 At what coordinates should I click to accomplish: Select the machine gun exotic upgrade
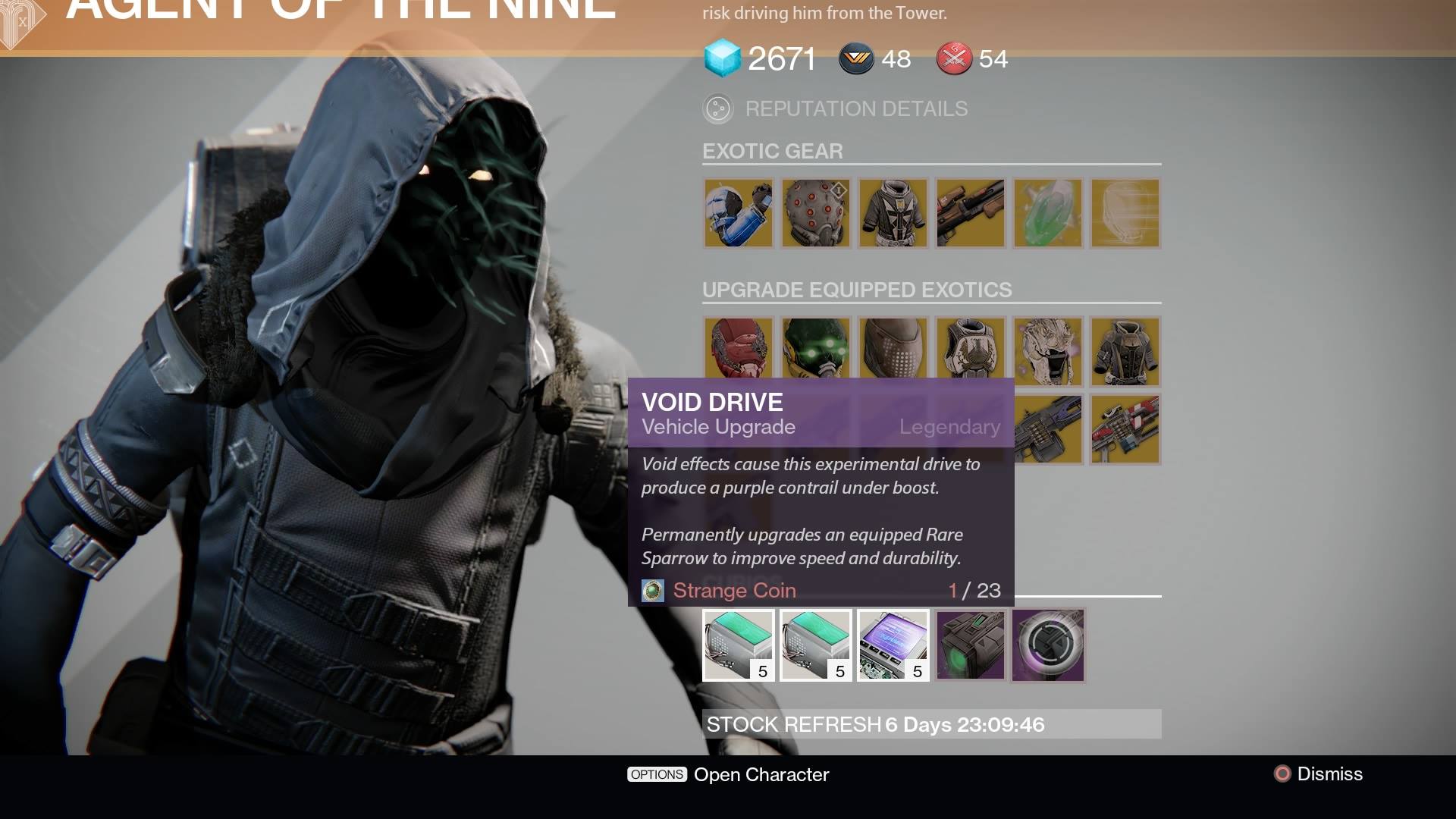pyautogui.click(x=1048, y=428)
